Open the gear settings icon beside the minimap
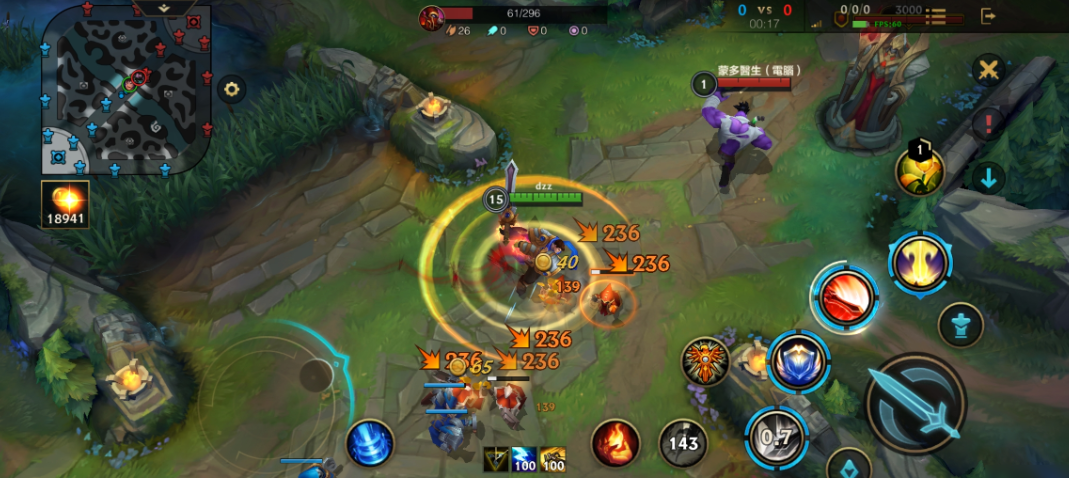The width and height of the screenshot is (1069, 478). 232,89
